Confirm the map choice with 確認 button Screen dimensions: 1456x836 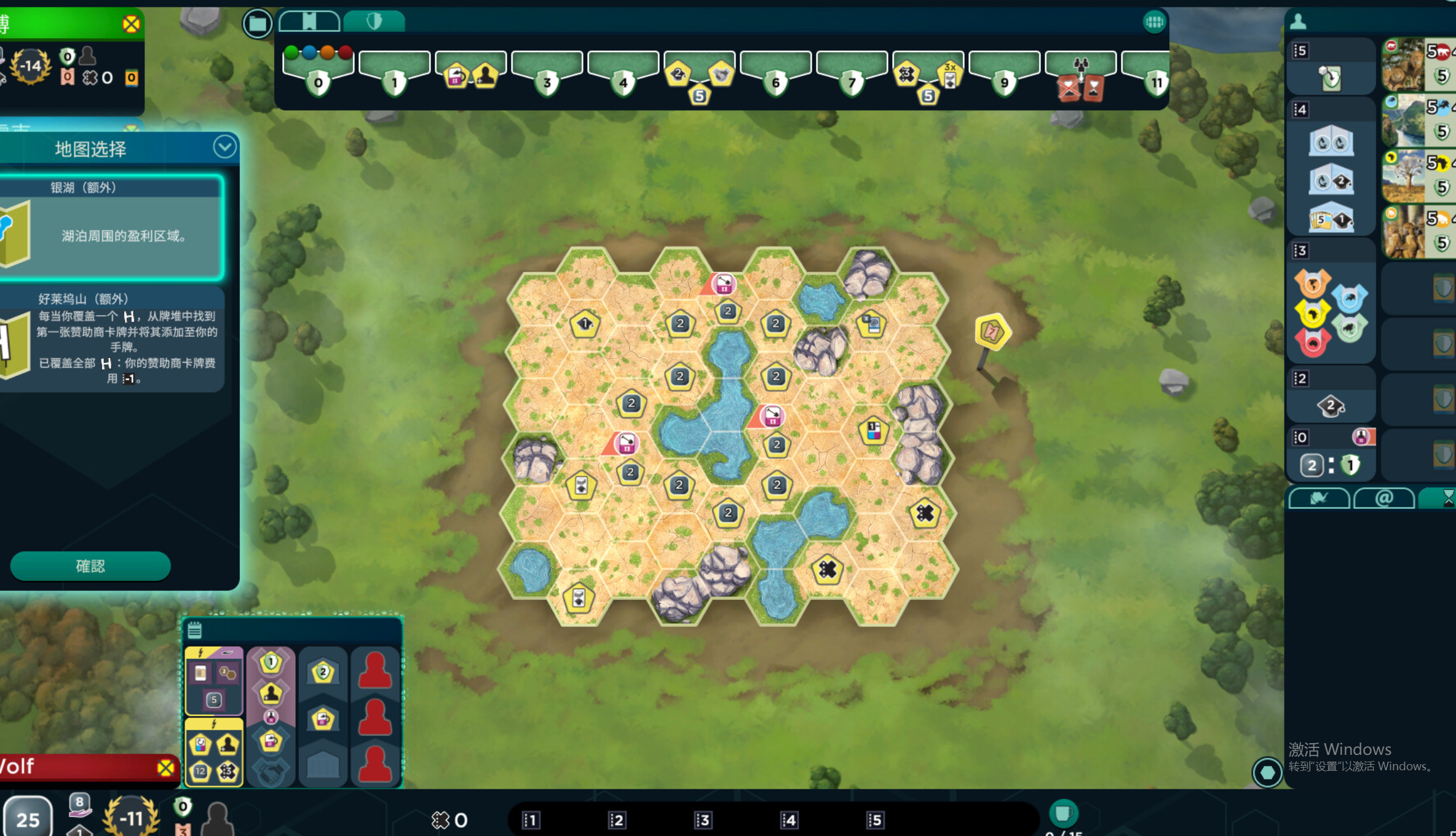[x=90, y=566]
